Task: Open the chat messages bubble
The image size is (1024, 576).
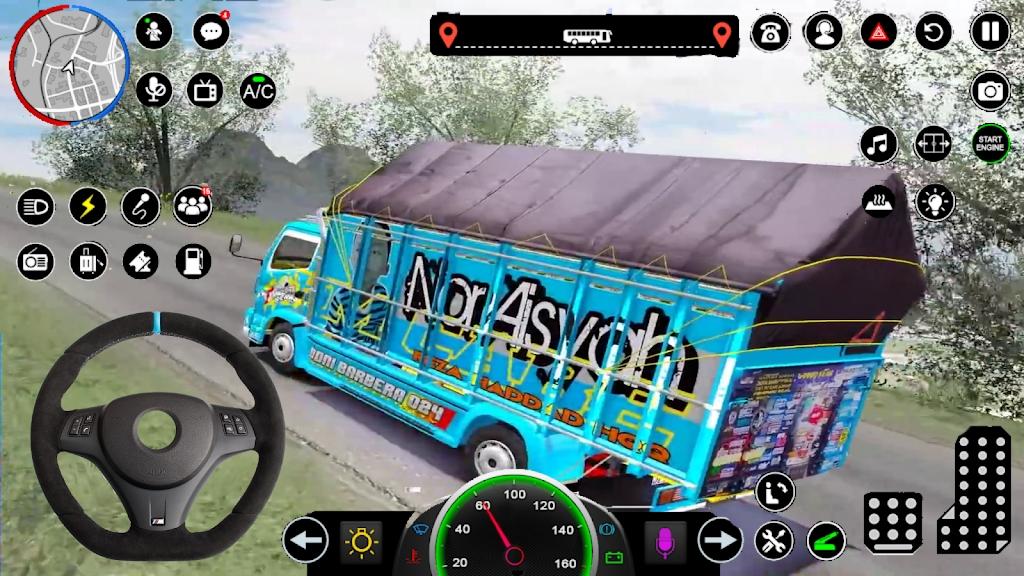Action: (x=210, y=32)
